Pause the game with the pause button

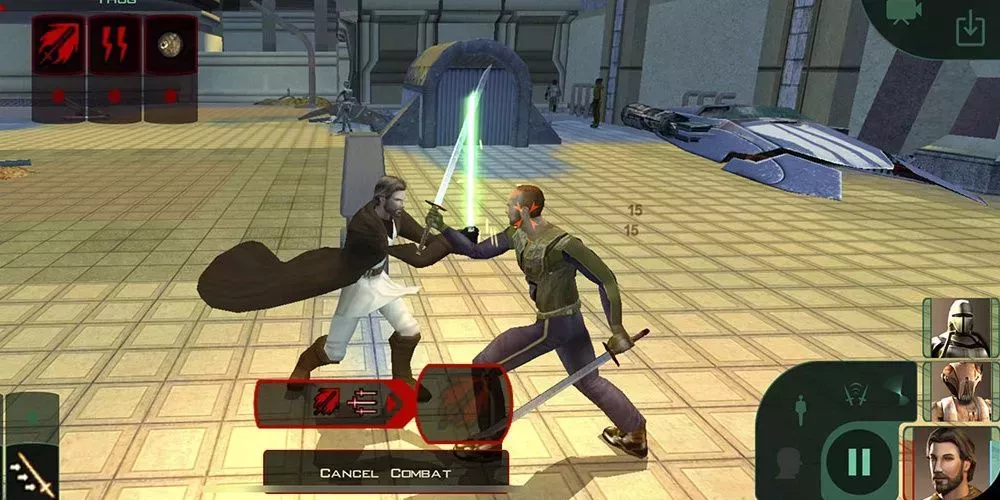pos(859,462)
